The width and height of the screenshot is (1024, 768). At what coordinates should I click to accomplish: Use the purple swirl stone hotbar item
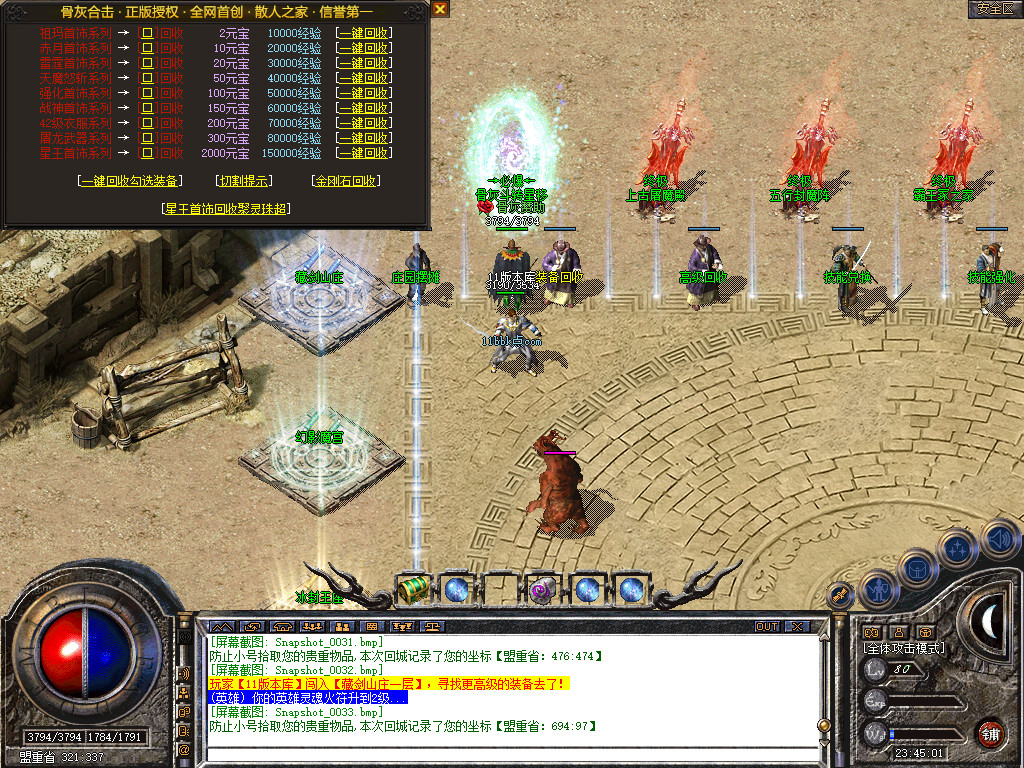(x=543, y=590)
